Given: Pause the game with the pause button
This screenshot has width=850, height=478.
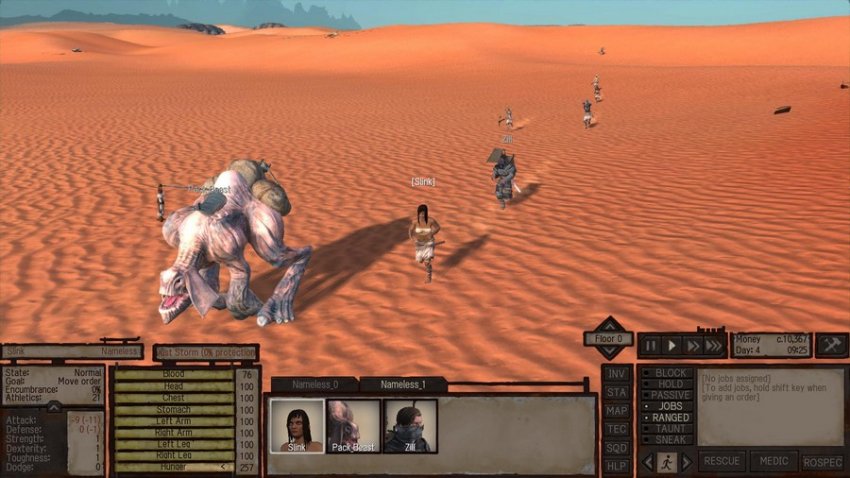Looking at the screenshot, I should tap(651, 346).
